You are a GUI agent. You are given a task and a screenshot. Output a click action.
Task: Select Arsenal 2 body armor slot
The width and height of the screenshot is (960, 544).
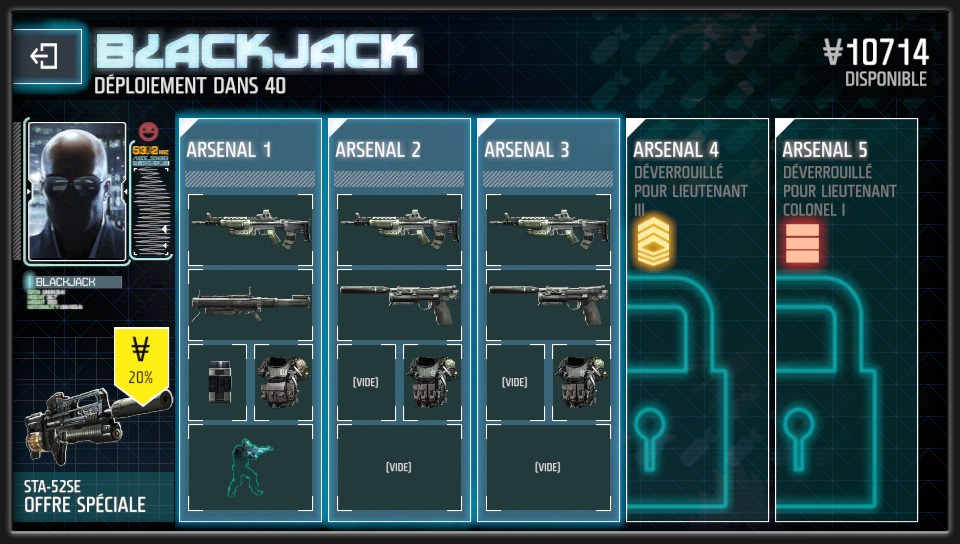(432, 382)
